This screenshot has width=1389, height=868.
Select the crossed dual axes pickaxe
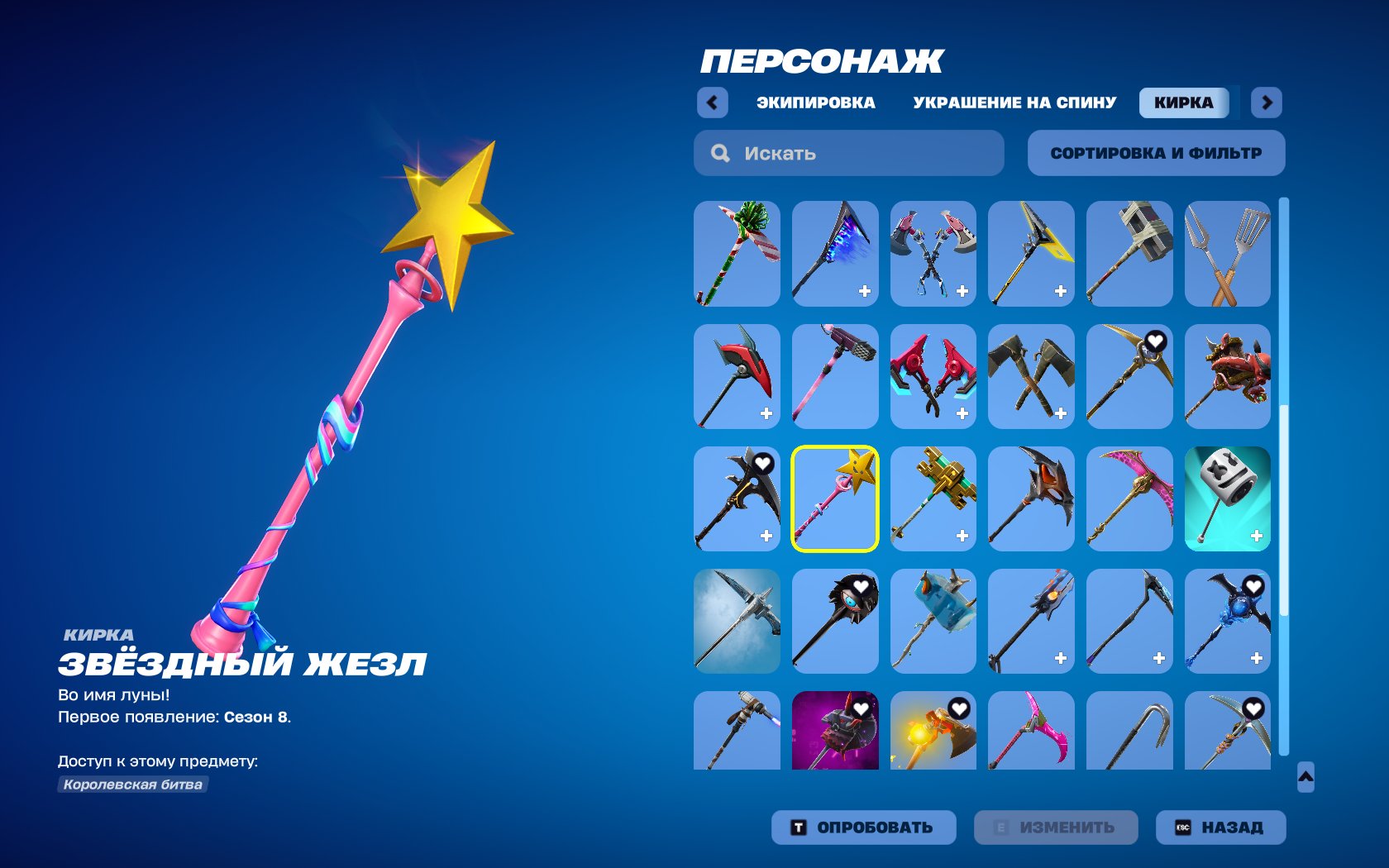point(933,254)
